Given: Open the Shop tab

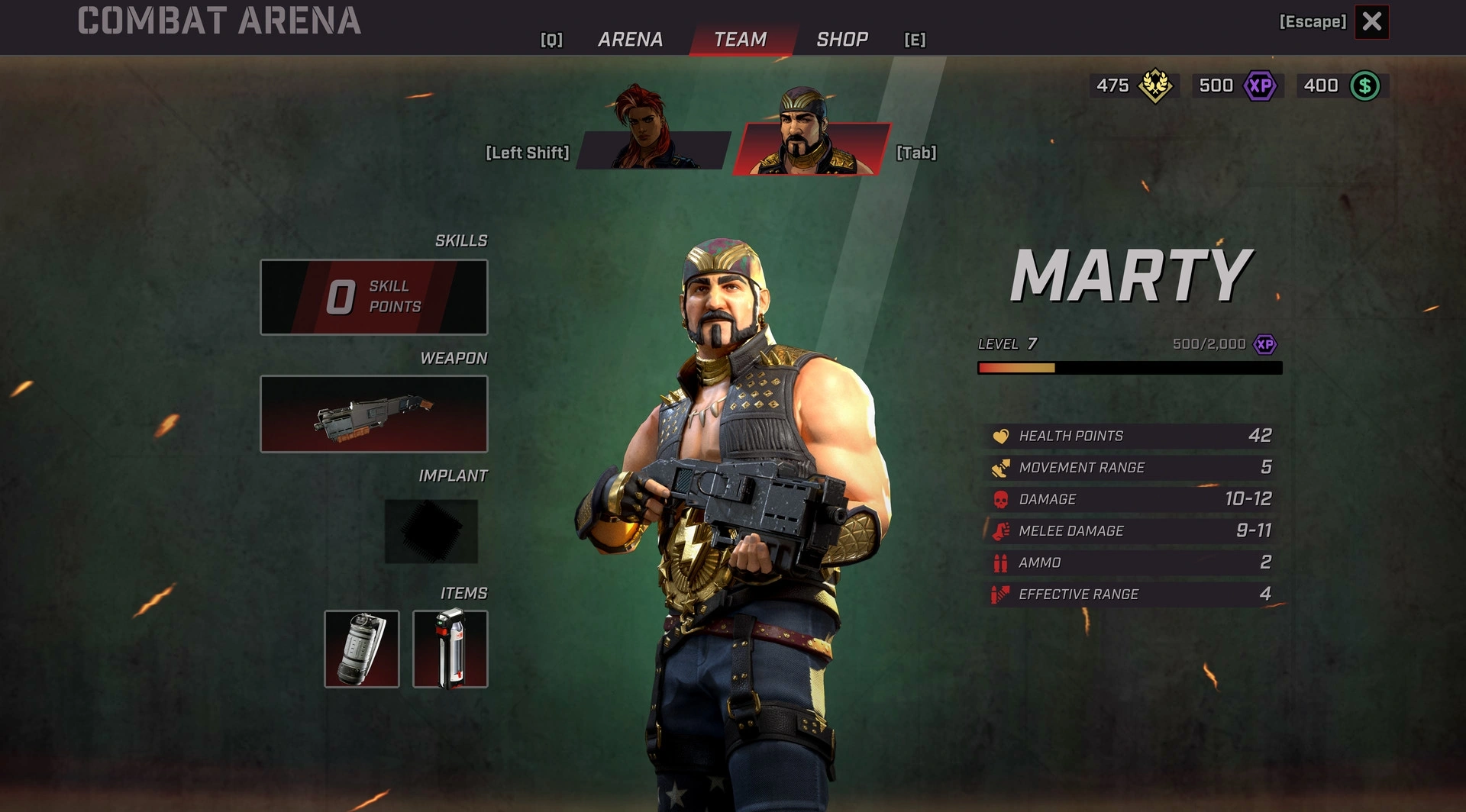Looking at the screenshot, I should (x=842, y=40).
